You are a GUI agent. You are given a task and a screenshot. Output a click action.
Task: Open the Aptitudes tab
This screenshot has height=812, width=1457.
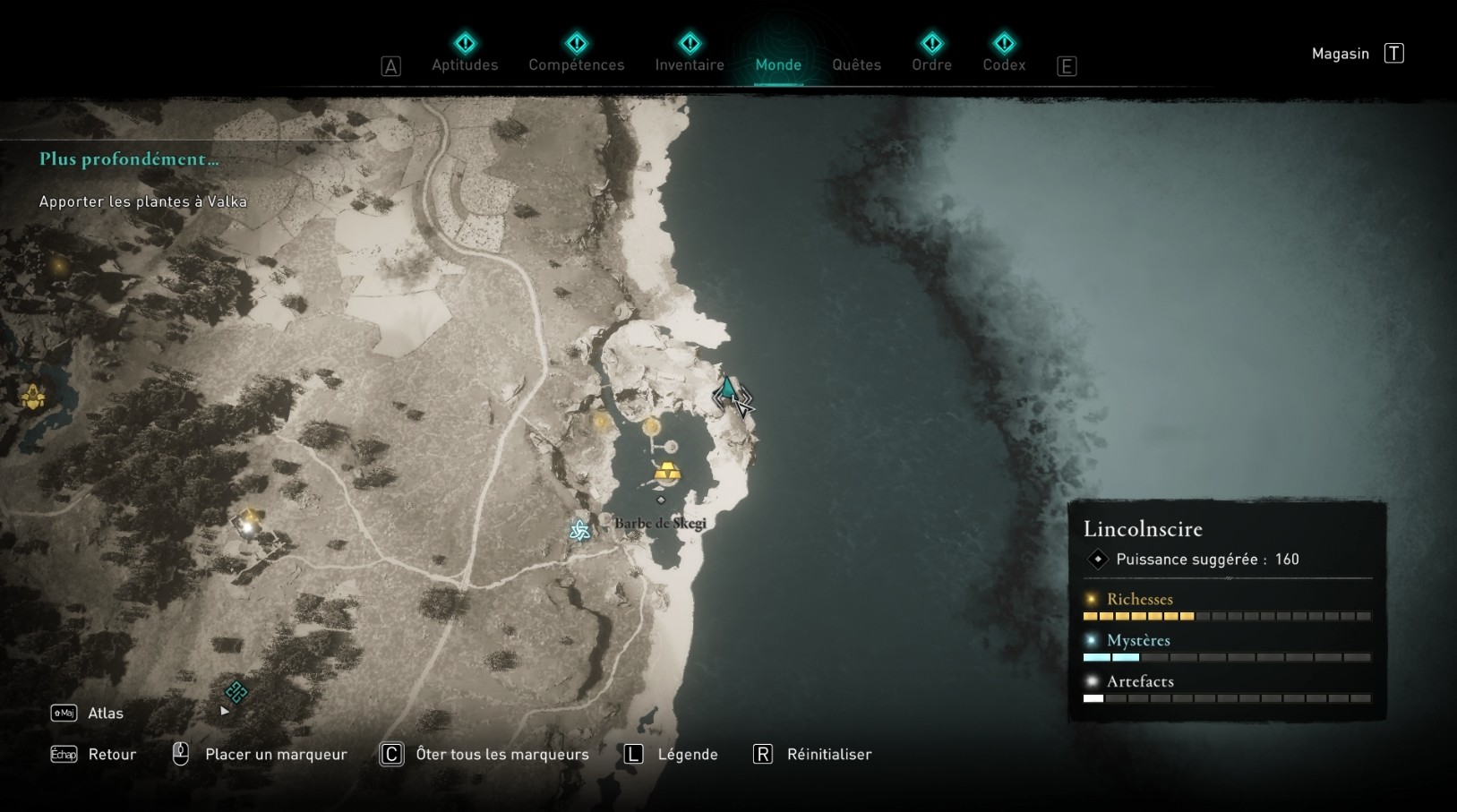click(x=465, y=64)
